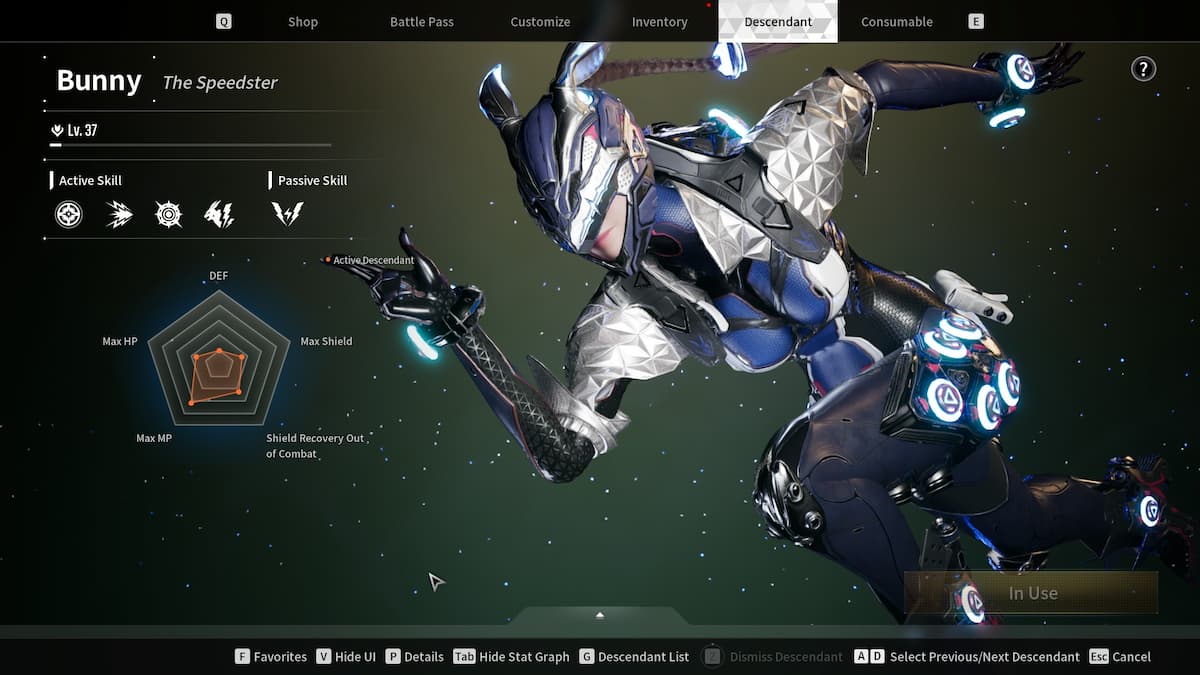Screen dimensions: 1200x675
Task: Add Bunny to Favorites
Action: [x=271, y=657]
